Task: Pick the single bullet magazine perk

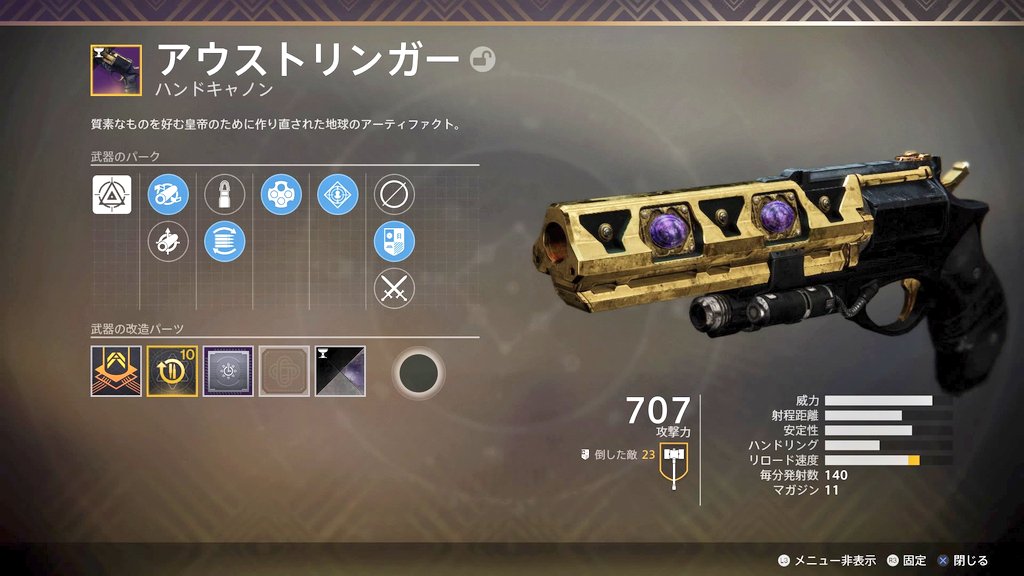Action: [225, 194]
